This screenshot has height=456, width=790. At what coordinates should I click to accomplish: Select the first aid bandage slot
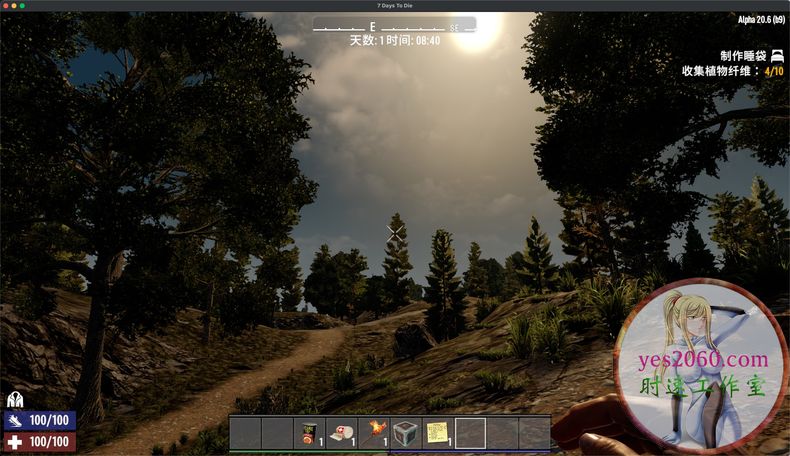(342, 433)
